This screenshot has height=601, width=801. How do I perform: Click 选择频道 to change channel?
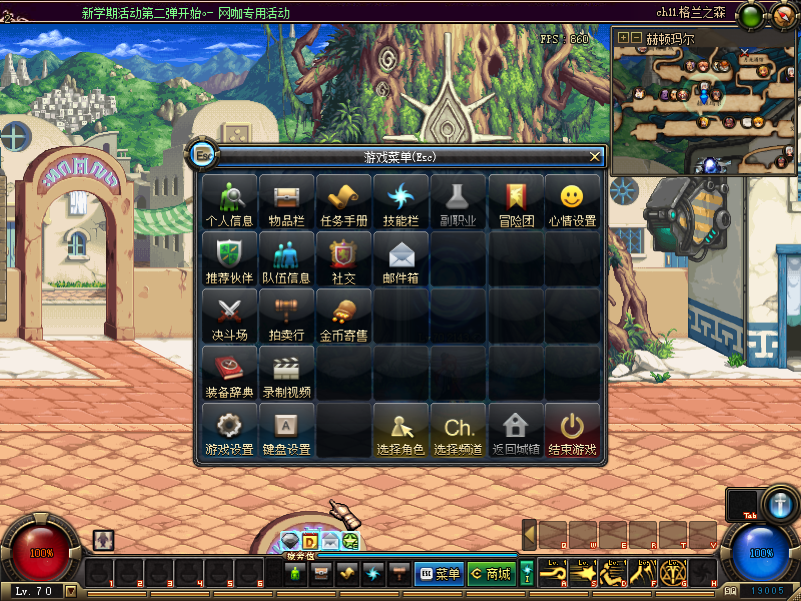coord(459,431)
